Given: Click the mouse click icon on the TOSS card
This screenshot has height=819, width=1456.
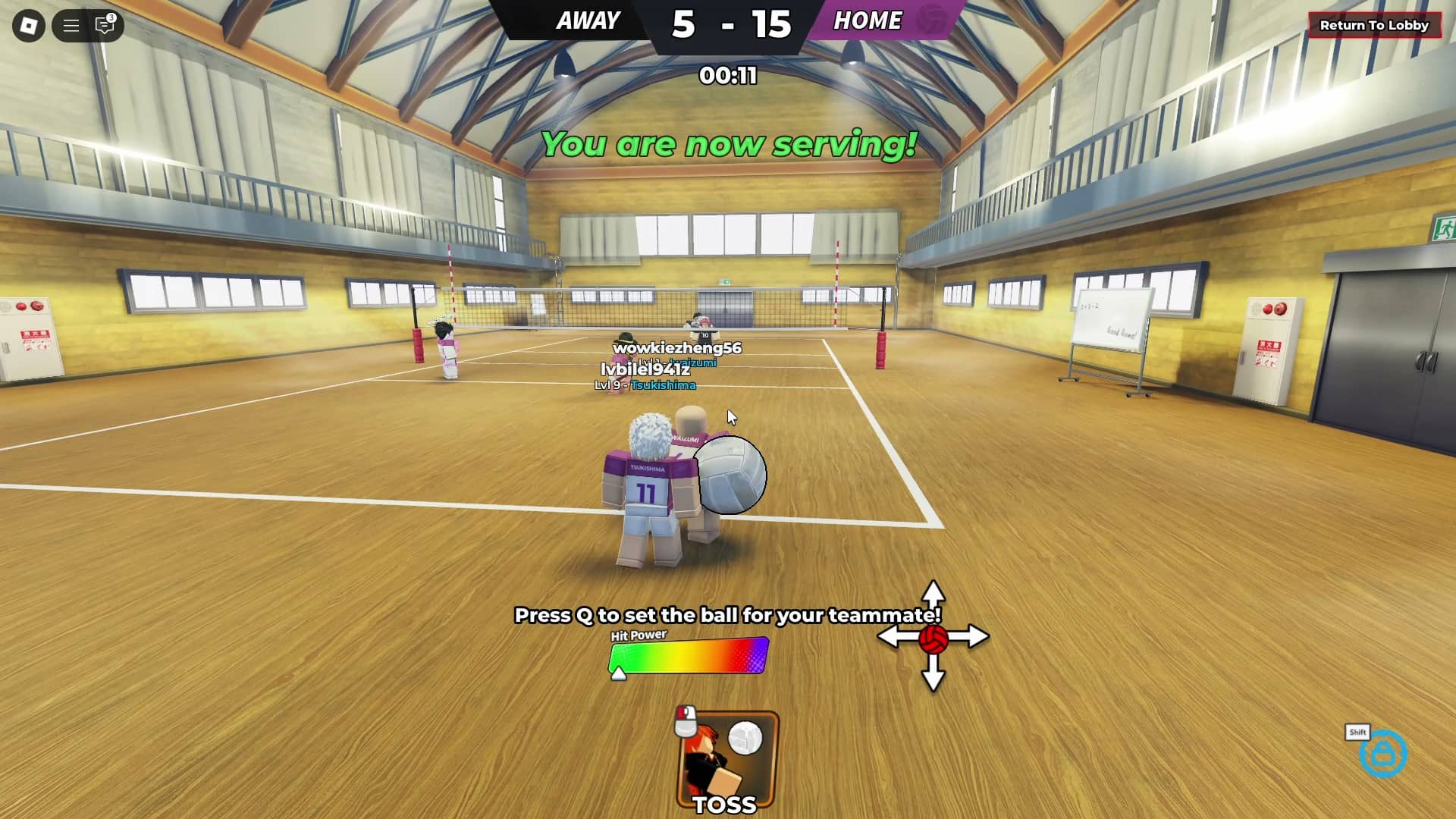Looking at the screenshot, I should coord(685,719).
